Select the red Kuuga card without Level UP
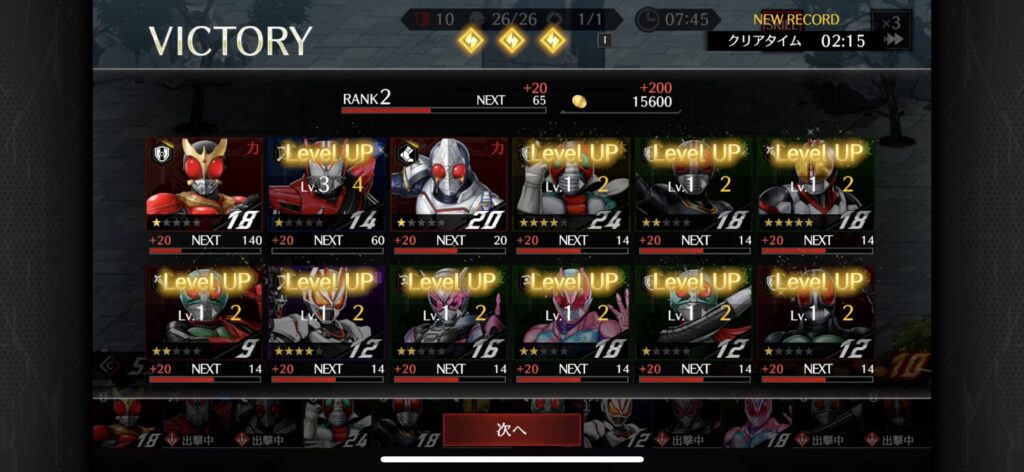Image resolution: width=1024 pixels, height=472 pixels. click(205, 185)
